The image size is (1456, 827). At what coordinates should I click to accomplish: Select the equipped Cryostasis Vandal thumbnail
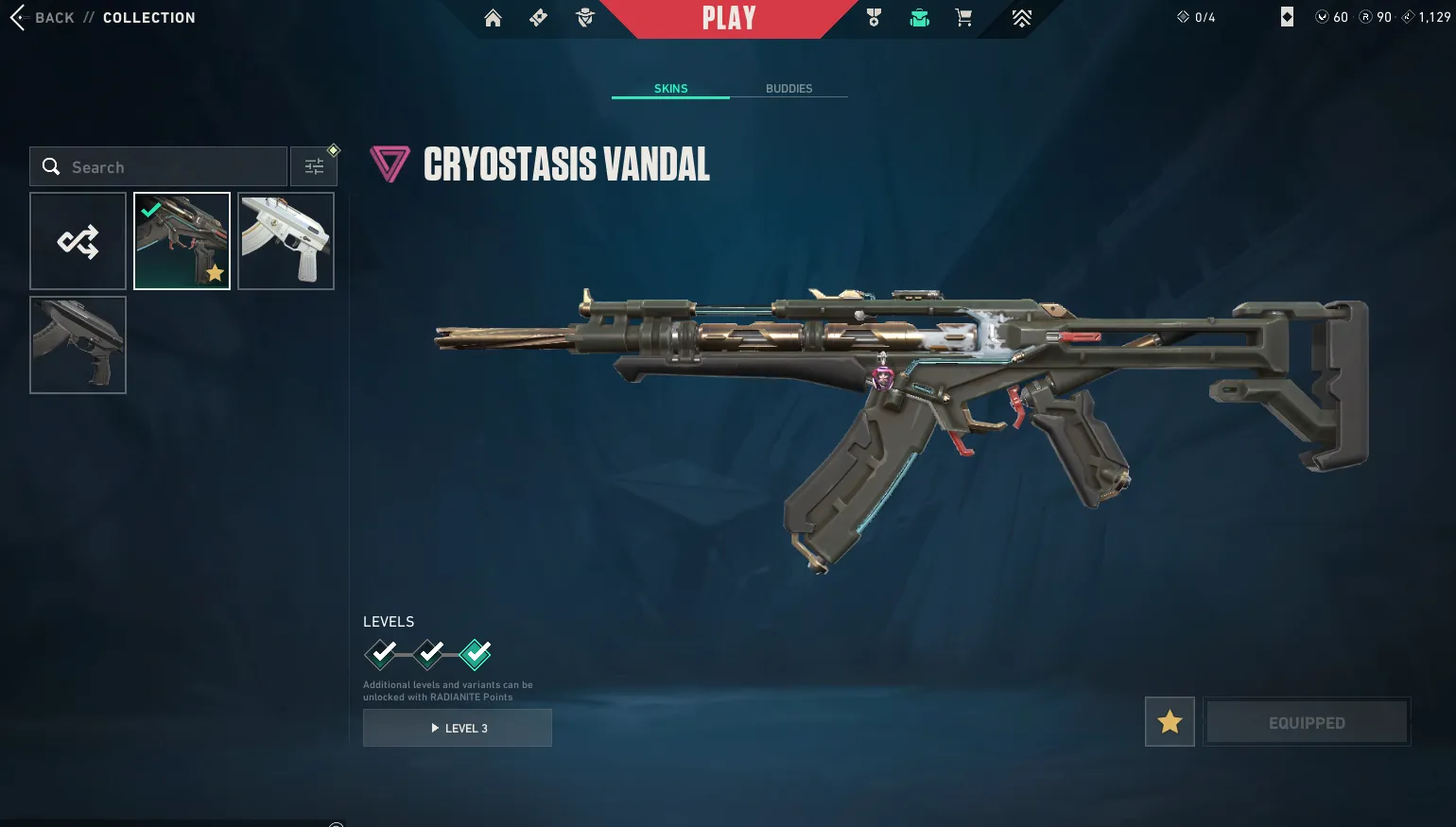182,241
